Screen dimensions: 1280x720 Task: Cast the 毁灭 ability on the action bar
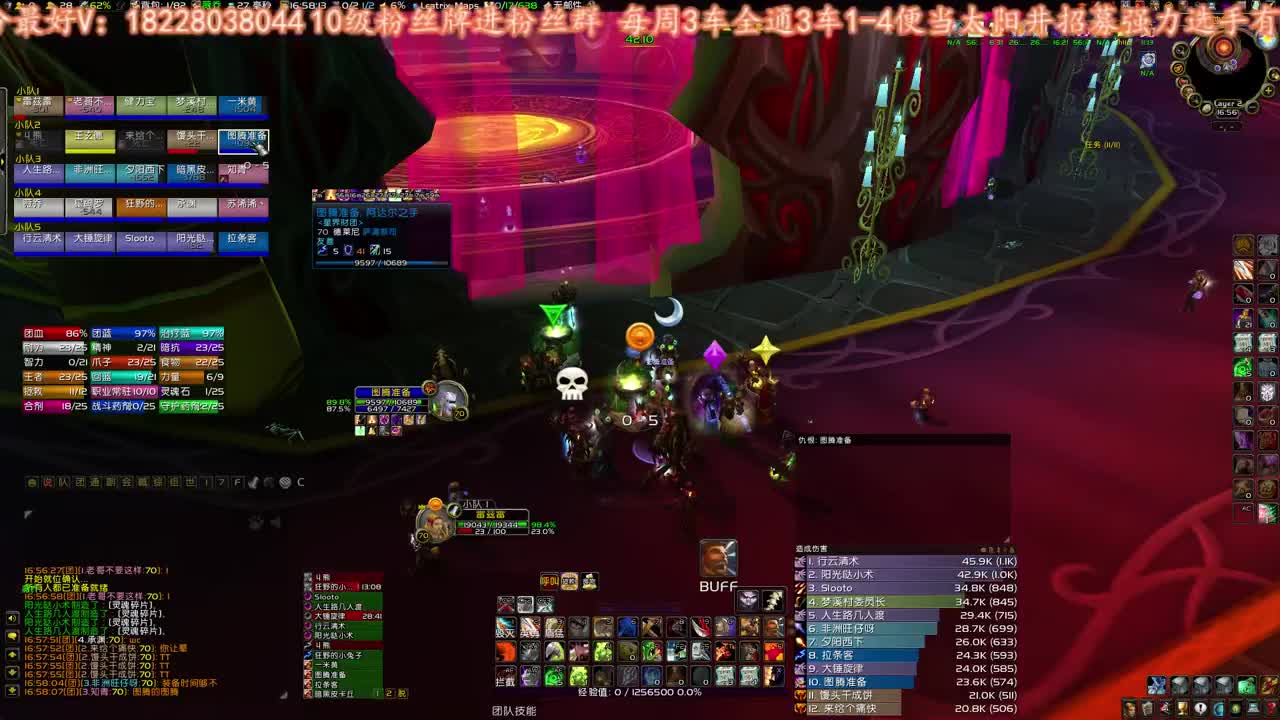click(x=505, y=627)
